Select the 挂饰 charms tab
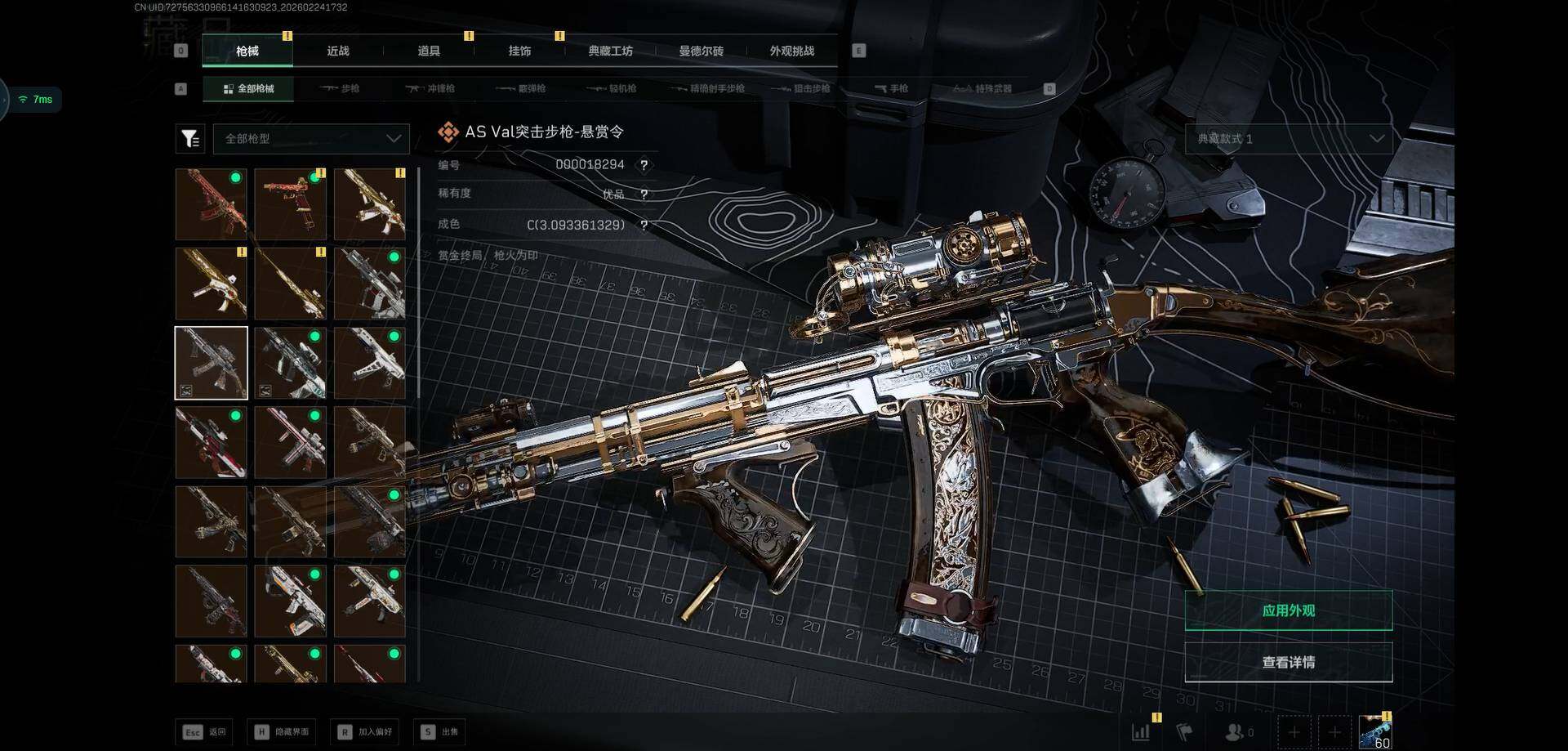The image size is (1568, 751). pyautogui.click(x=519, y=51)
